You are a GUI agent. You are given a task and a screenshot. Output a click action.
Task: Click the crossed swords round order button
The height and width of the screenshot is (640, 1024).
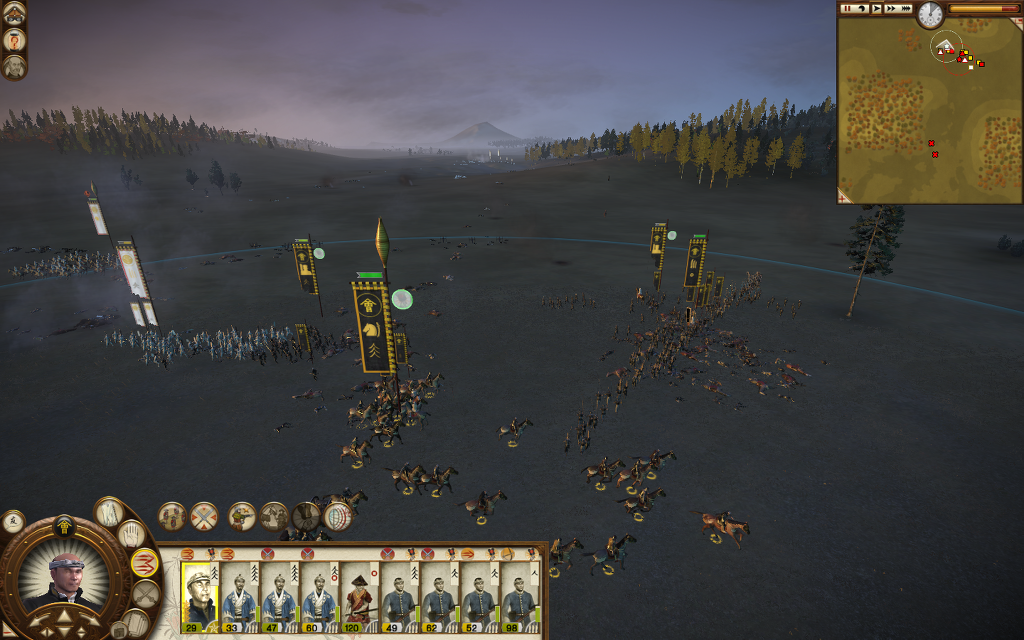[x=204, y=516]
